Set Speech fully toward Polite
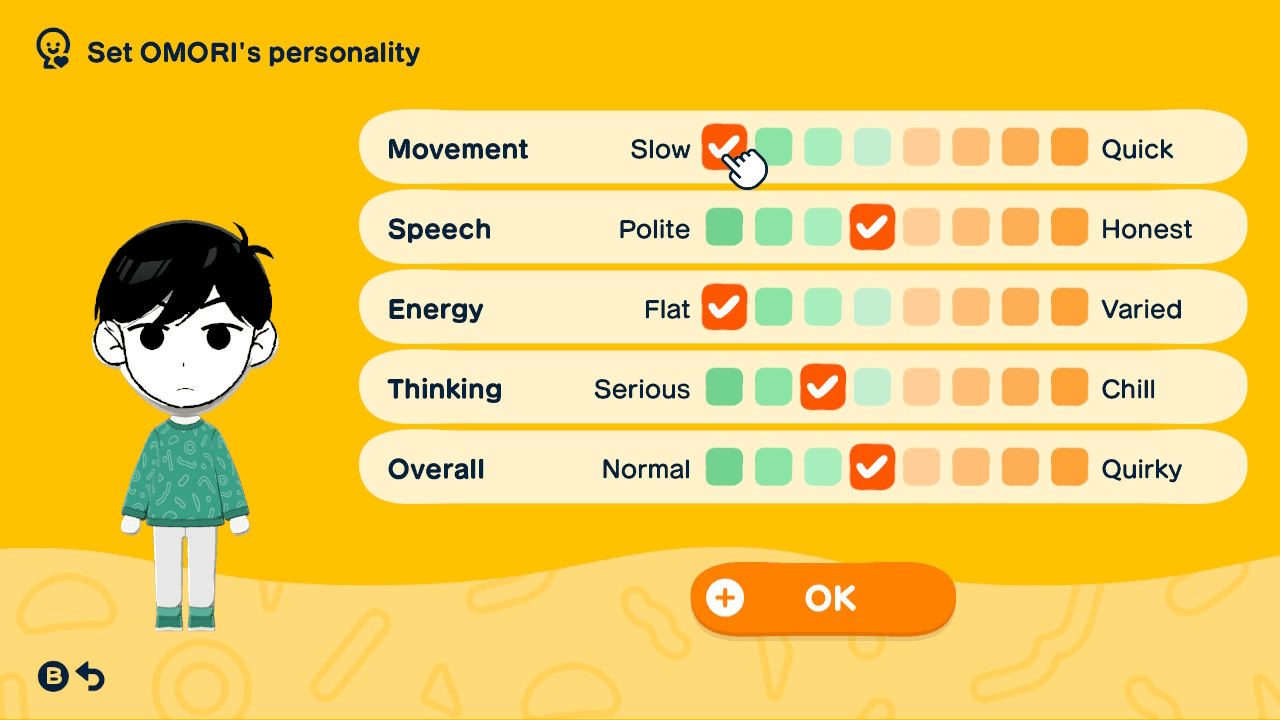This screenshot has height=720, width=1280. [724, 227]
